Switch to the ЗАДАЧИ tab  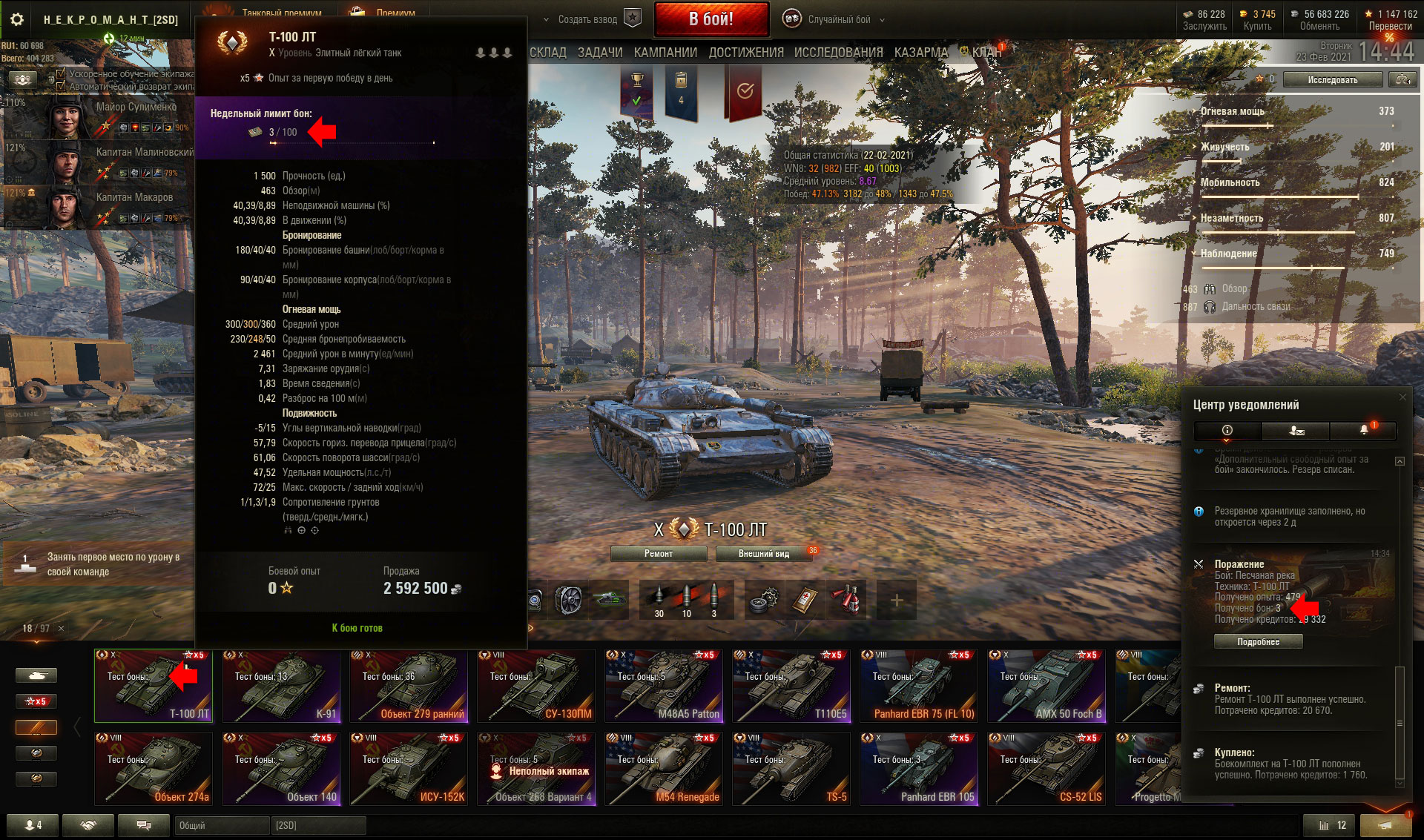[600, 53]
